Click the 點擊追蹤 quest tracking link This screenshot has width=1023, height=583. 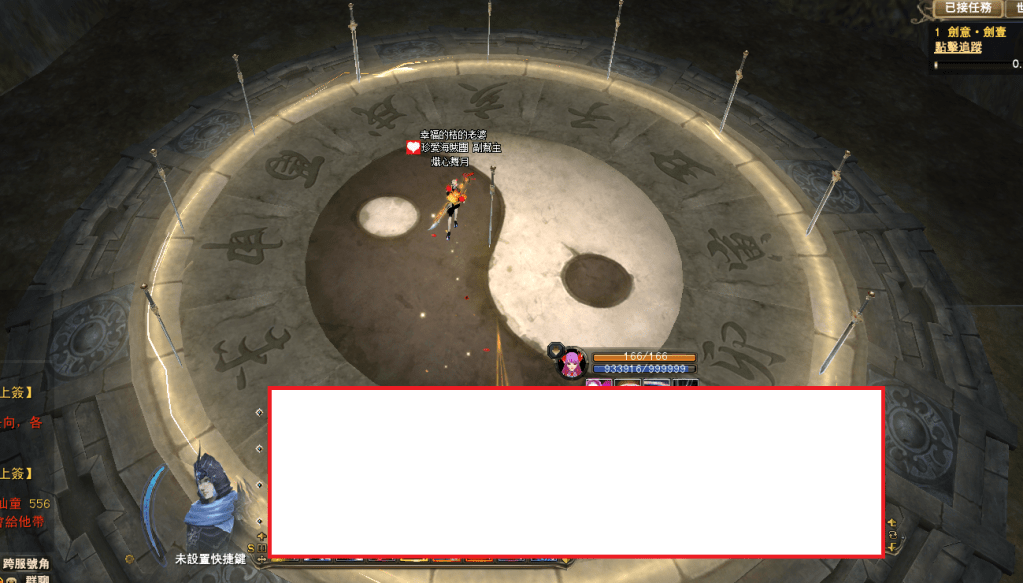point(958,47)
